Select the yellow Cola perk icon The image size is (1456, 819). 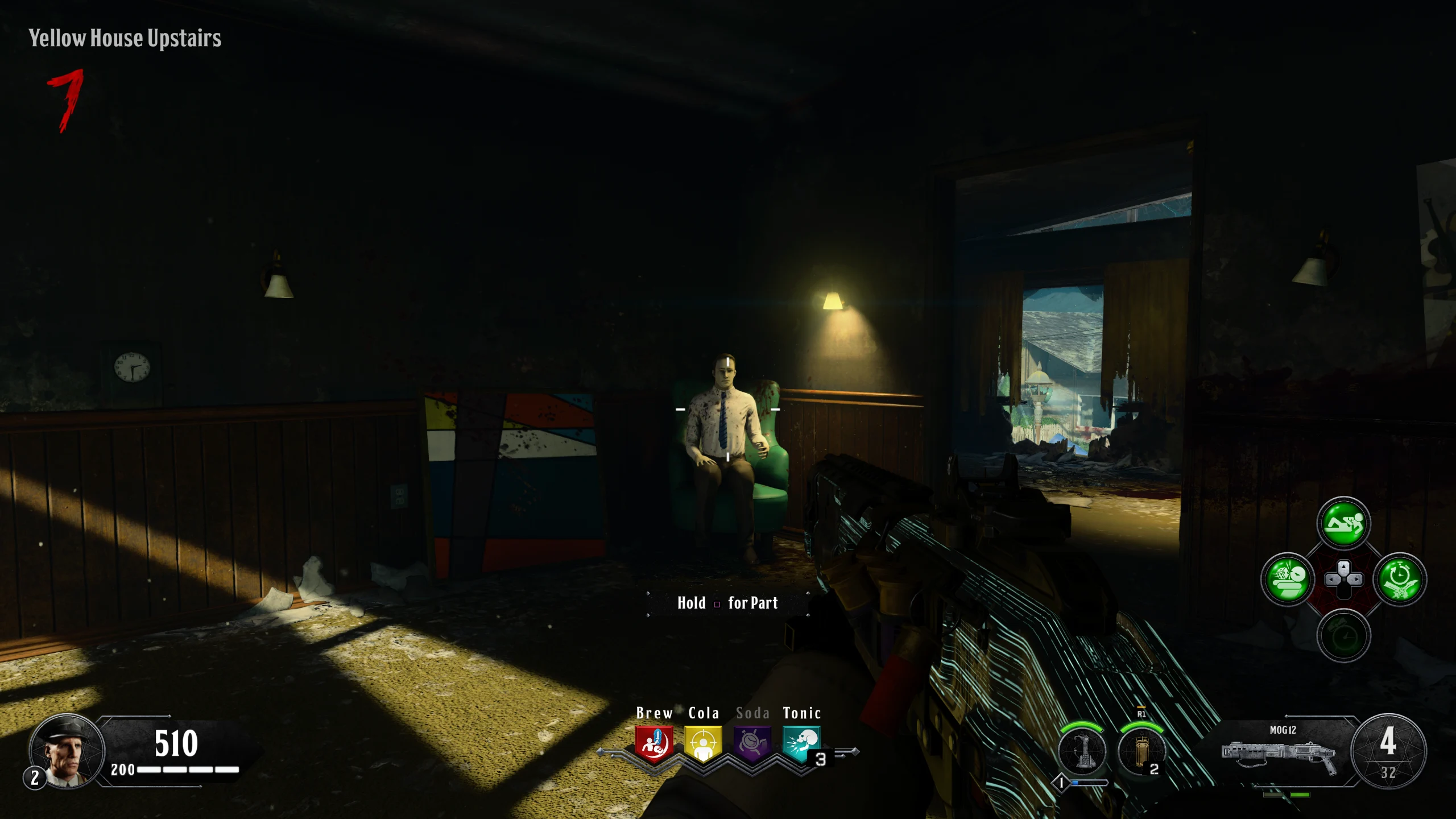click(x=703, y=743)
